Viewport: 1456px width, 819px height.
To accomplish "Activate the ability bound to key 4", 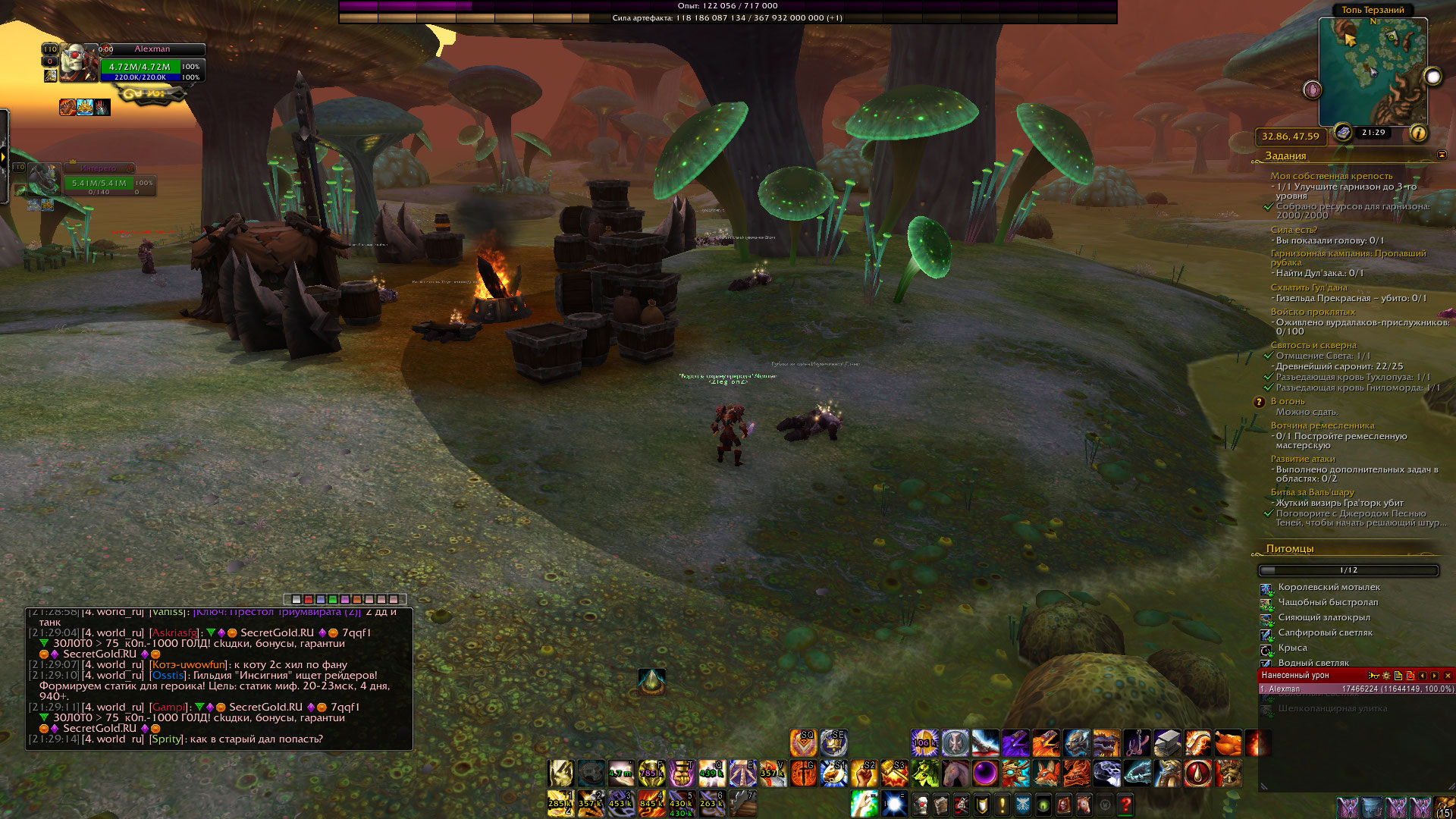I will 651,804.
